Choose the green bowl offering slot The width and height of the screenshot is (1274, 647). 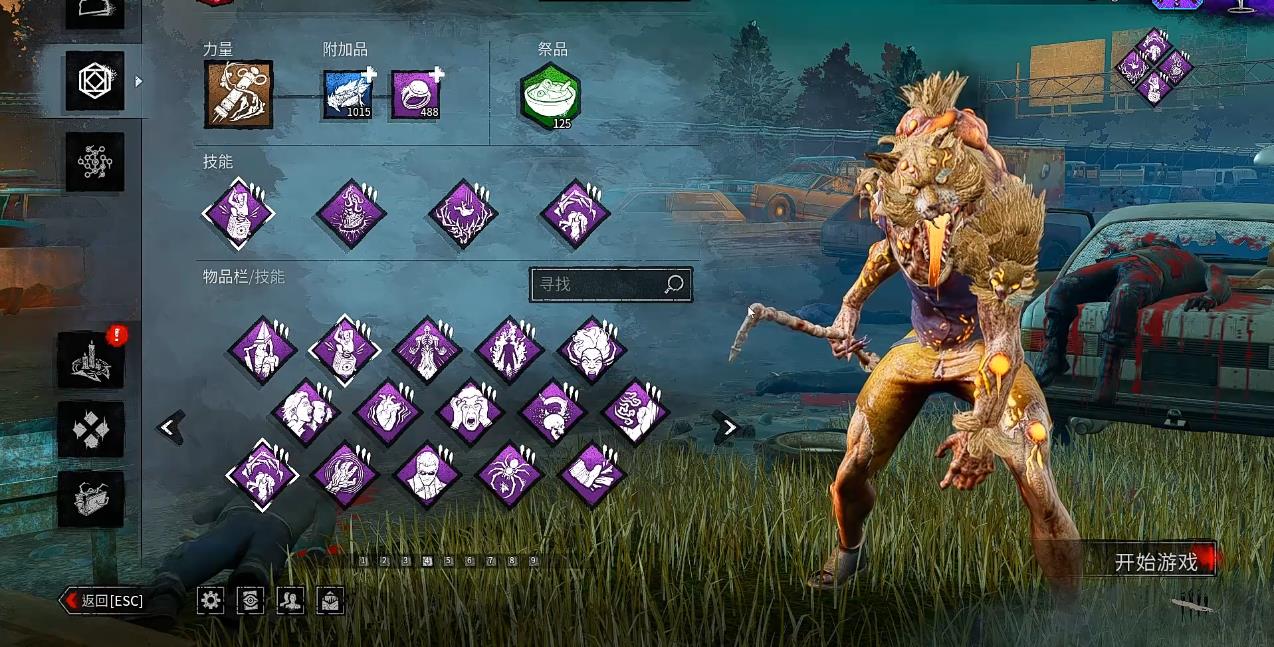click(550, 96)
